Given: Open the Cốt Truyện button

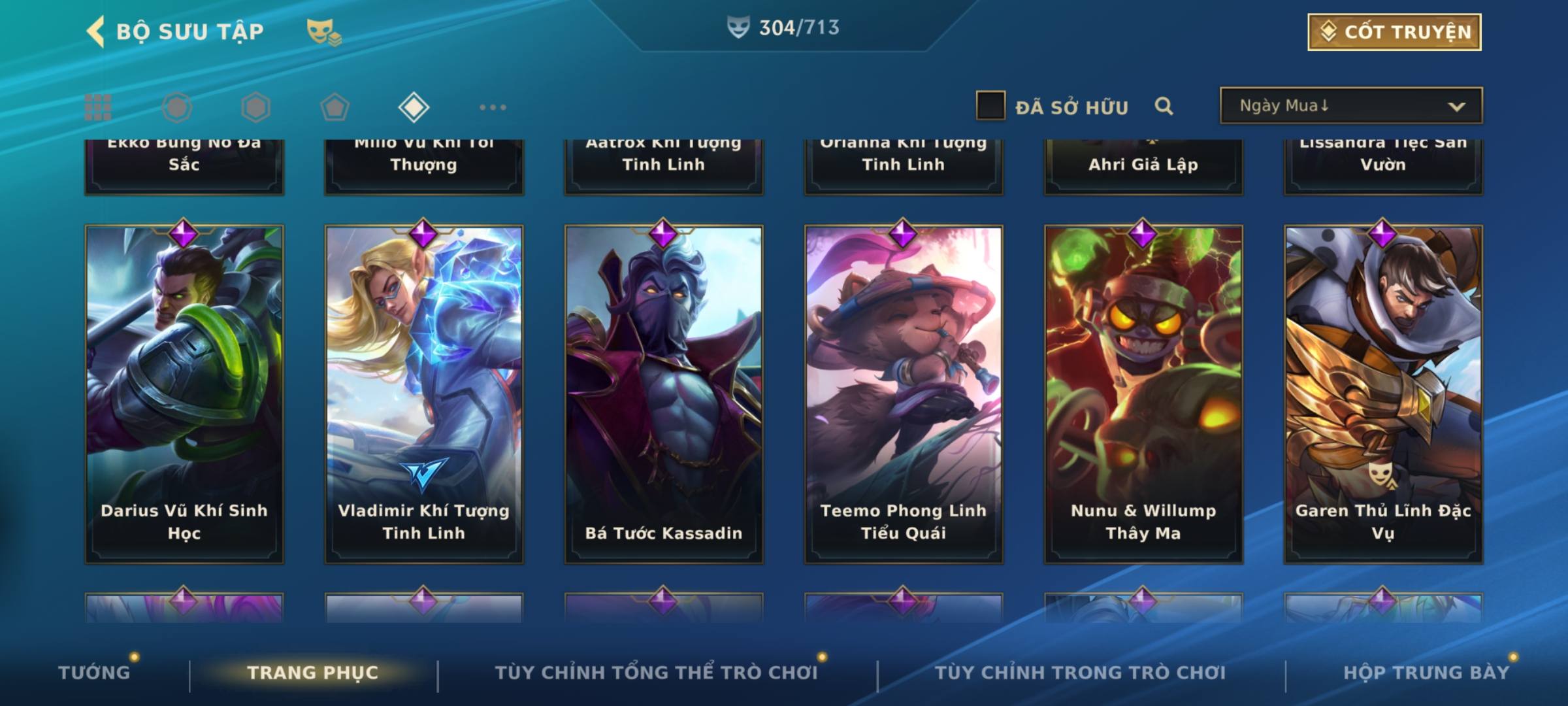Looking at the screenshot, I should pyautogui.click(x=1394, y=32).
